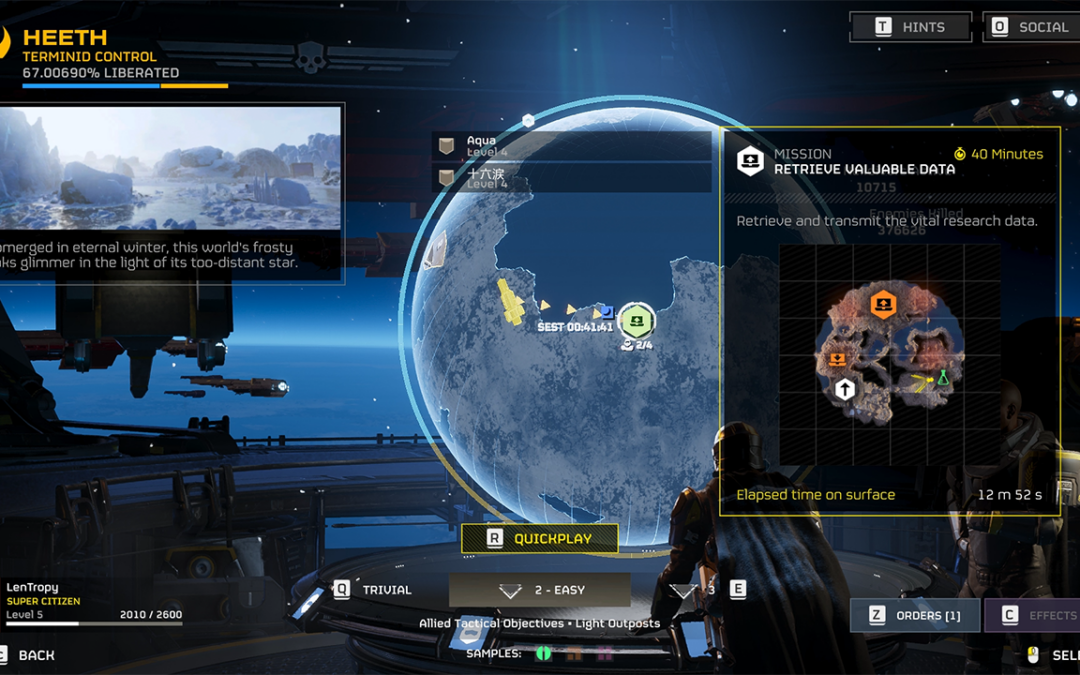Go Back to the previous screen
The image size is (1080, 675).
[x=32, y=655]
